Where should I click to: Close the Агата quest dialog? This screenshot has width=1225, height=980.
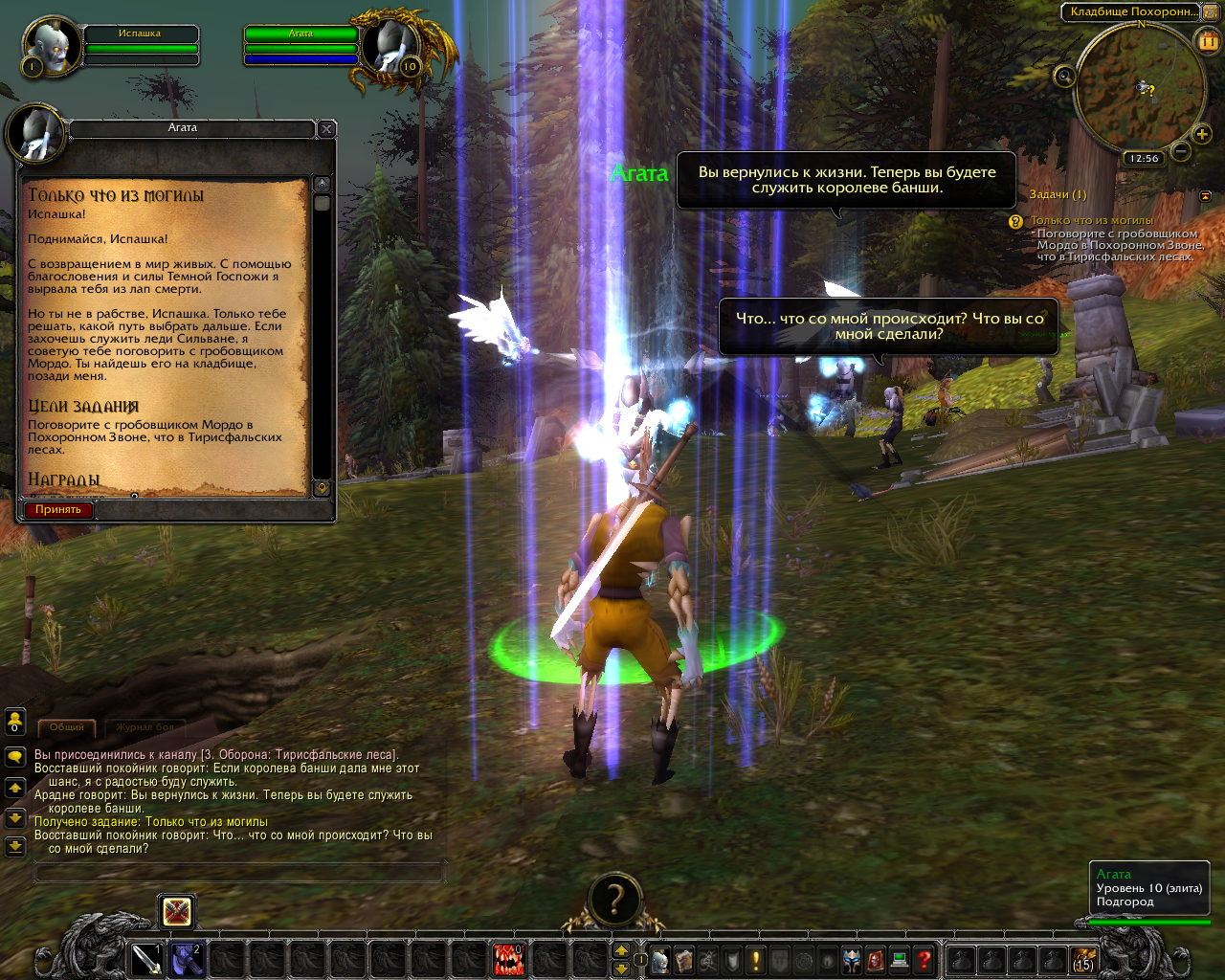click(x=326, y=128)
